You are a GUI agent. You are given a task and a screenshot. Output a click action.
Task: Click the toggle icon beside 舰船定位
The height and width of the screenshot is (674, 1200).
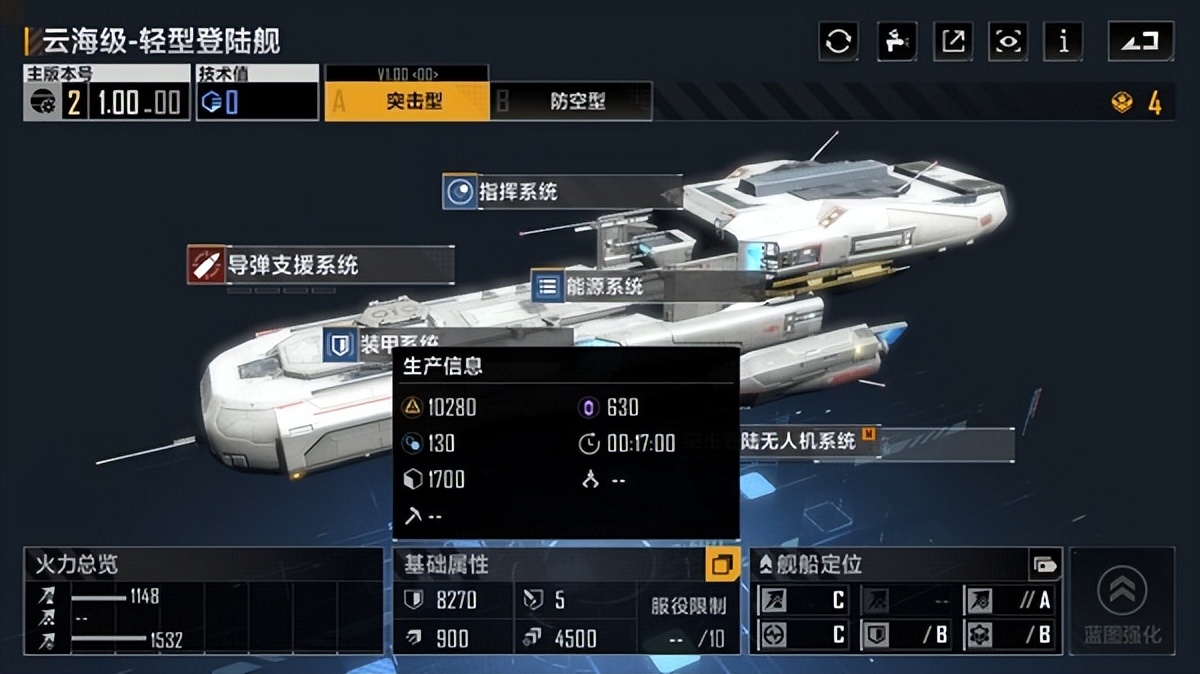pos(1044,565)
